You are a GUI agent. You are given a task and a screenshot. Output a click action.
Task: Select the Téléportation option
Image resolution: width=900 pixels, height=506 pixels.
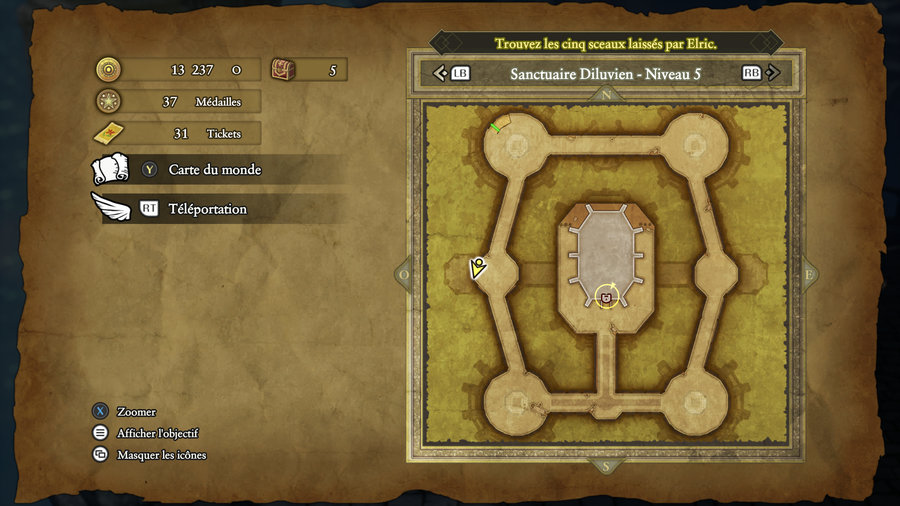coord(207,209)
